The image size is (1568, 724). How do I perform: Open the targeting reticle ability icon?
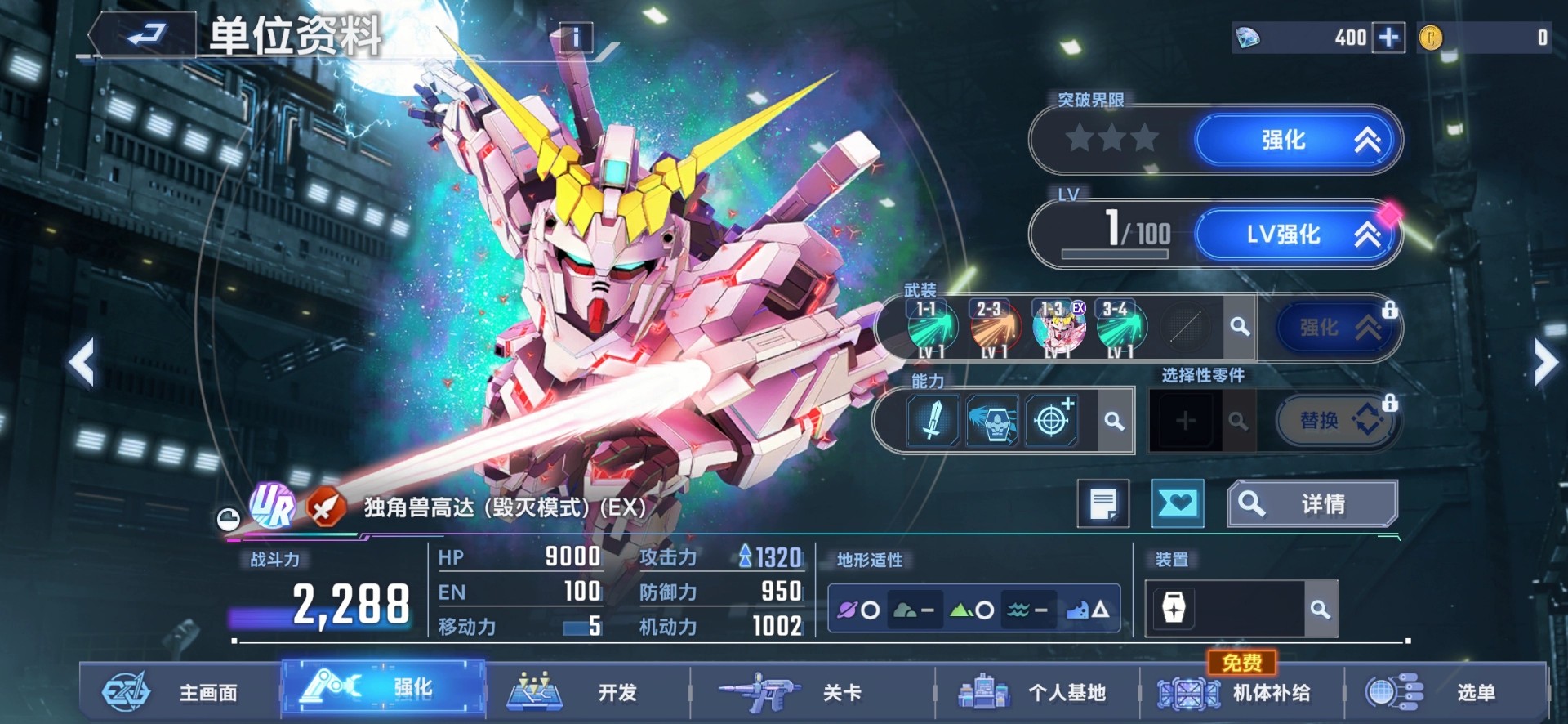(x=1053, y=420)
